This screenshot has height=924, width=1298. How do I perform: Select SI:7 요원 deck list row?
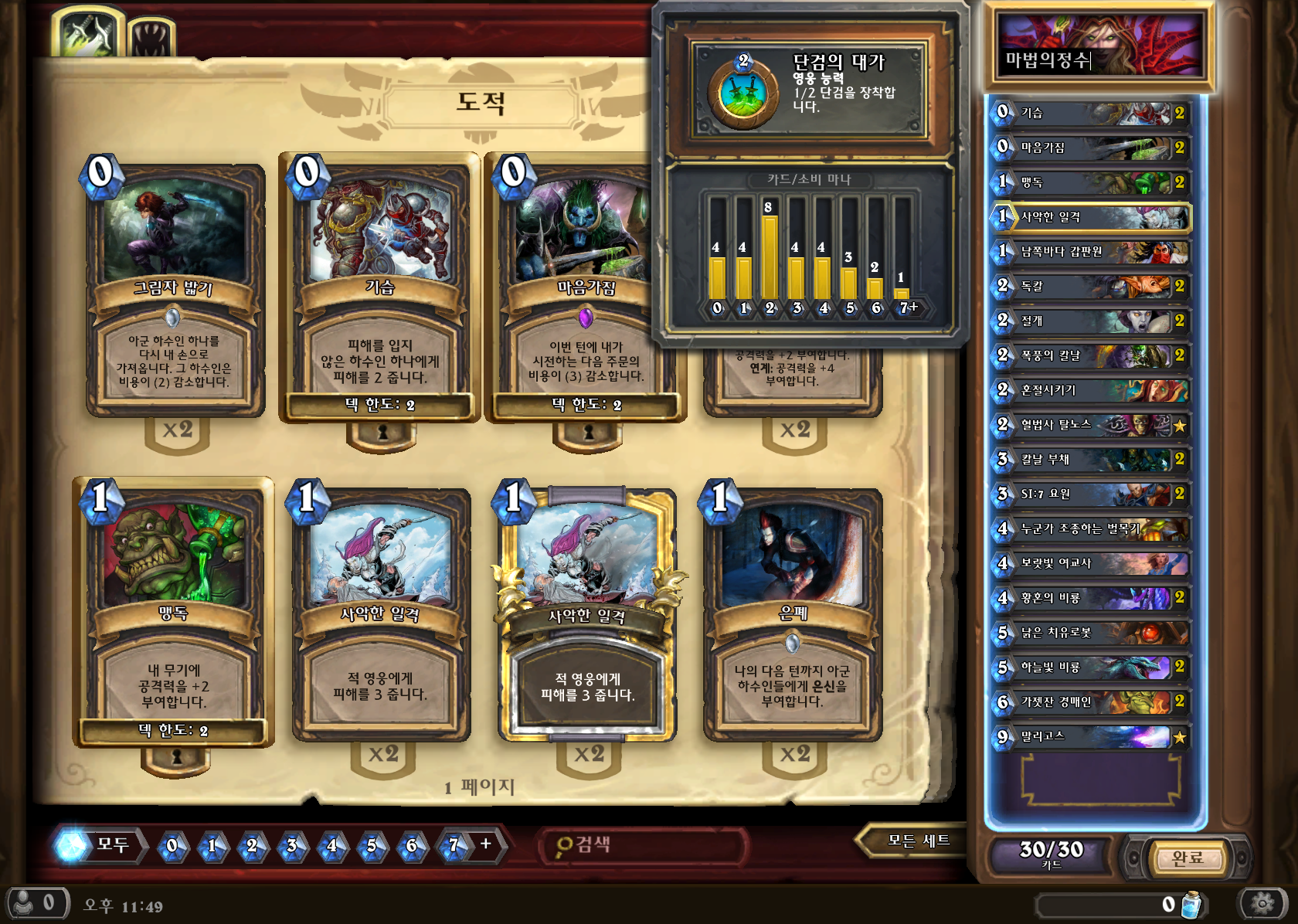pos(1091,494)
